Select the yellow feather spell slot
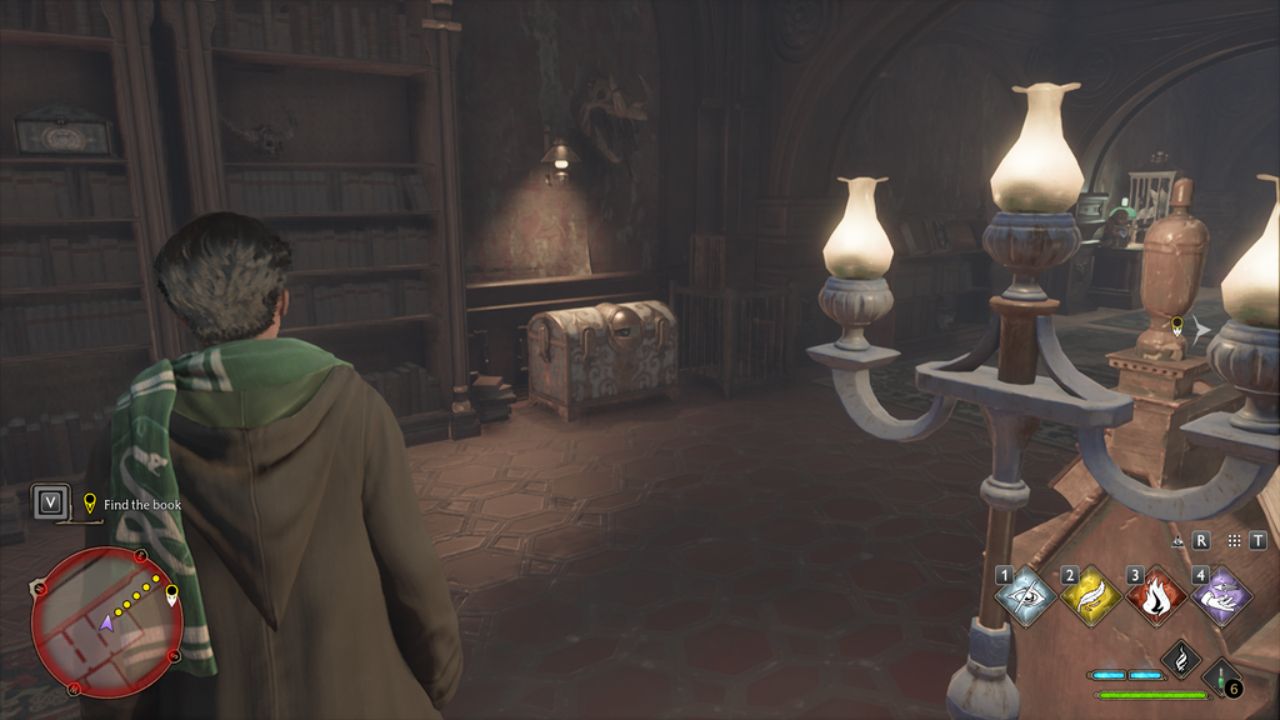The width and height of the screenshot is (1280, 720). tap(1092, 597)
